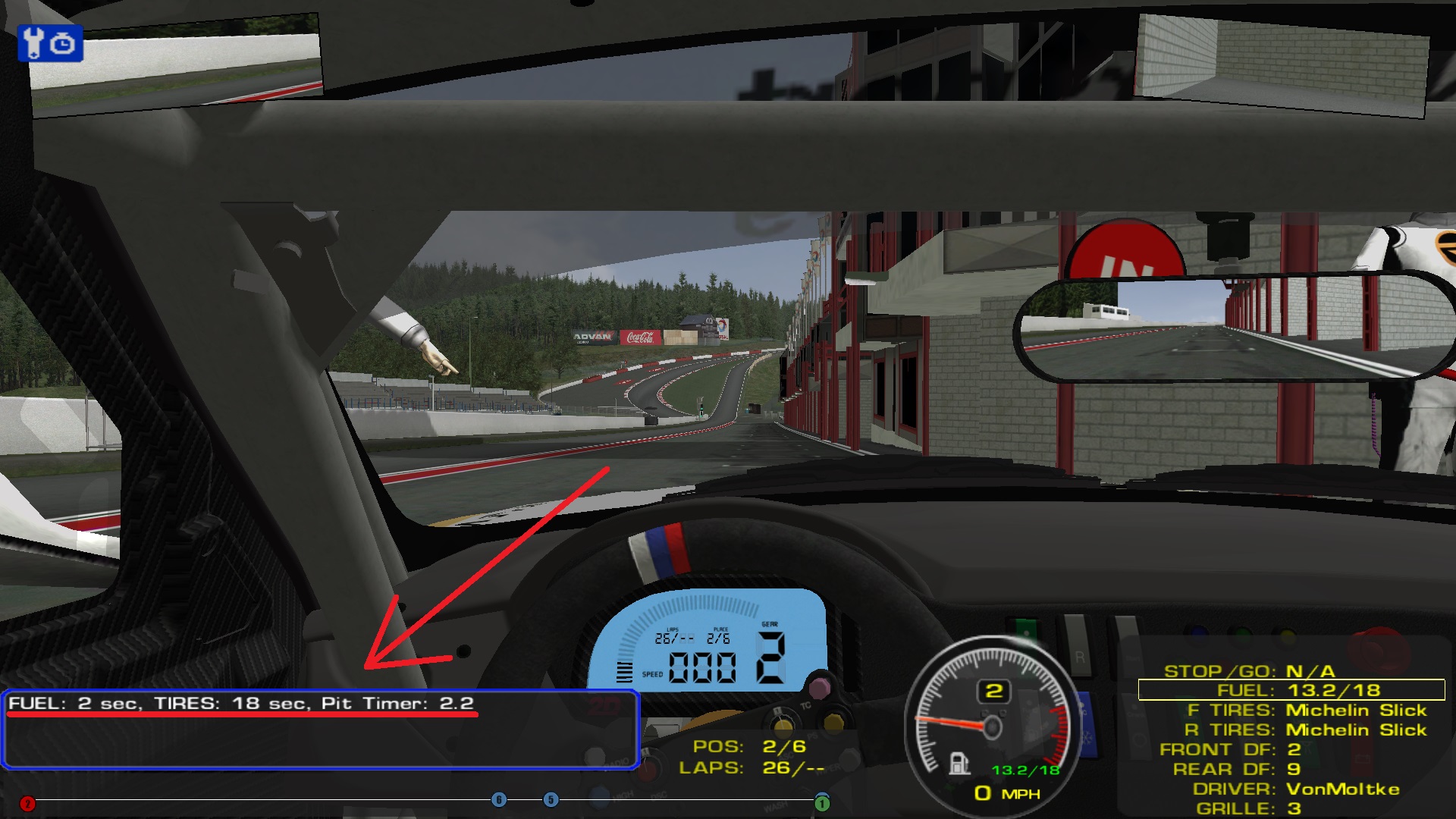Click the pit timer message box
1456x819 pixels.
click(x=320, y=730)
